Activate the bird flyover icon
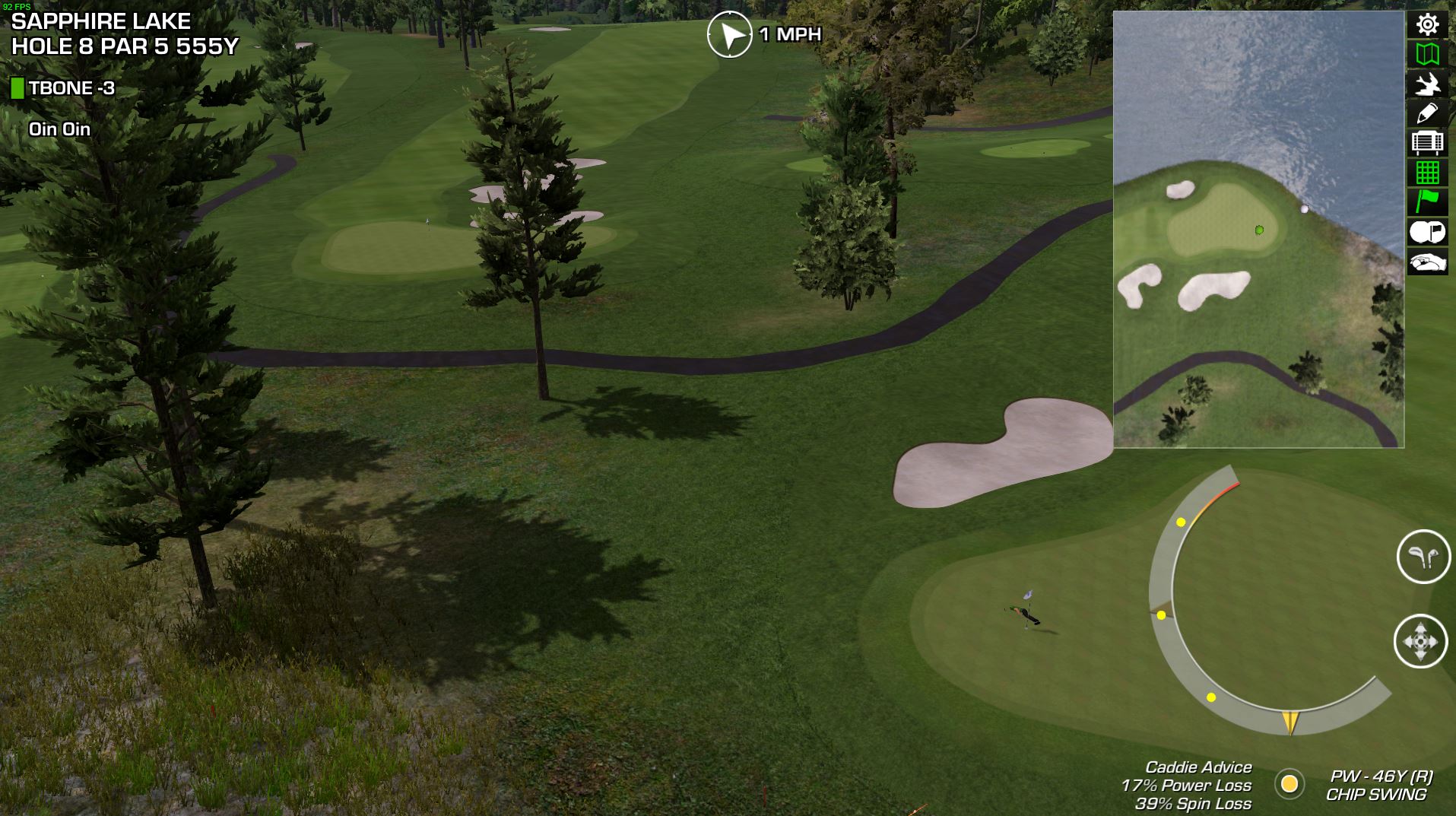Screen dimensions: 1456x816 [x=1427, y=84]
